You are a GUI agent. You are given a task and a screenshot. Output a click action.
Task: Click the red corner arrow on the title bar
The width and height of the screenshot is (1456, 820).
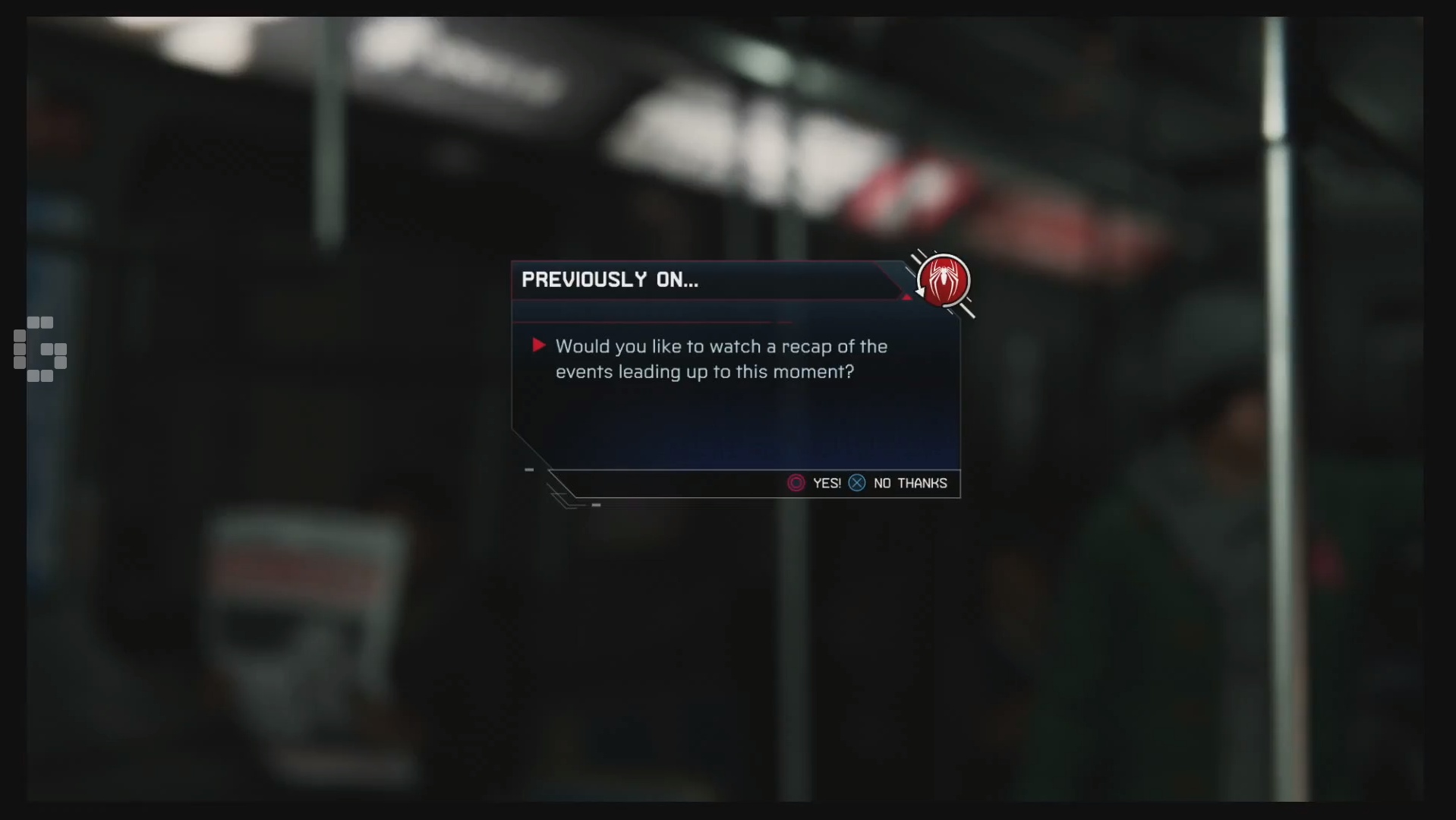[909, 297]
